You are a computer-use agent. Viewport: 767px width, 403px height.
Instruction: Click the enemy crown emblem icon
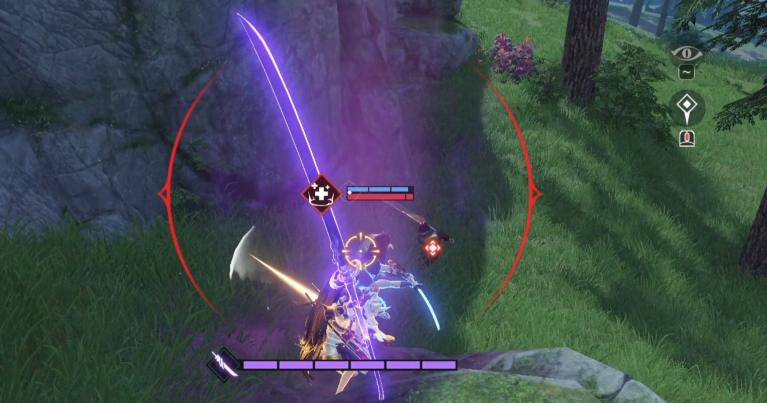click(x=322, y=192)
